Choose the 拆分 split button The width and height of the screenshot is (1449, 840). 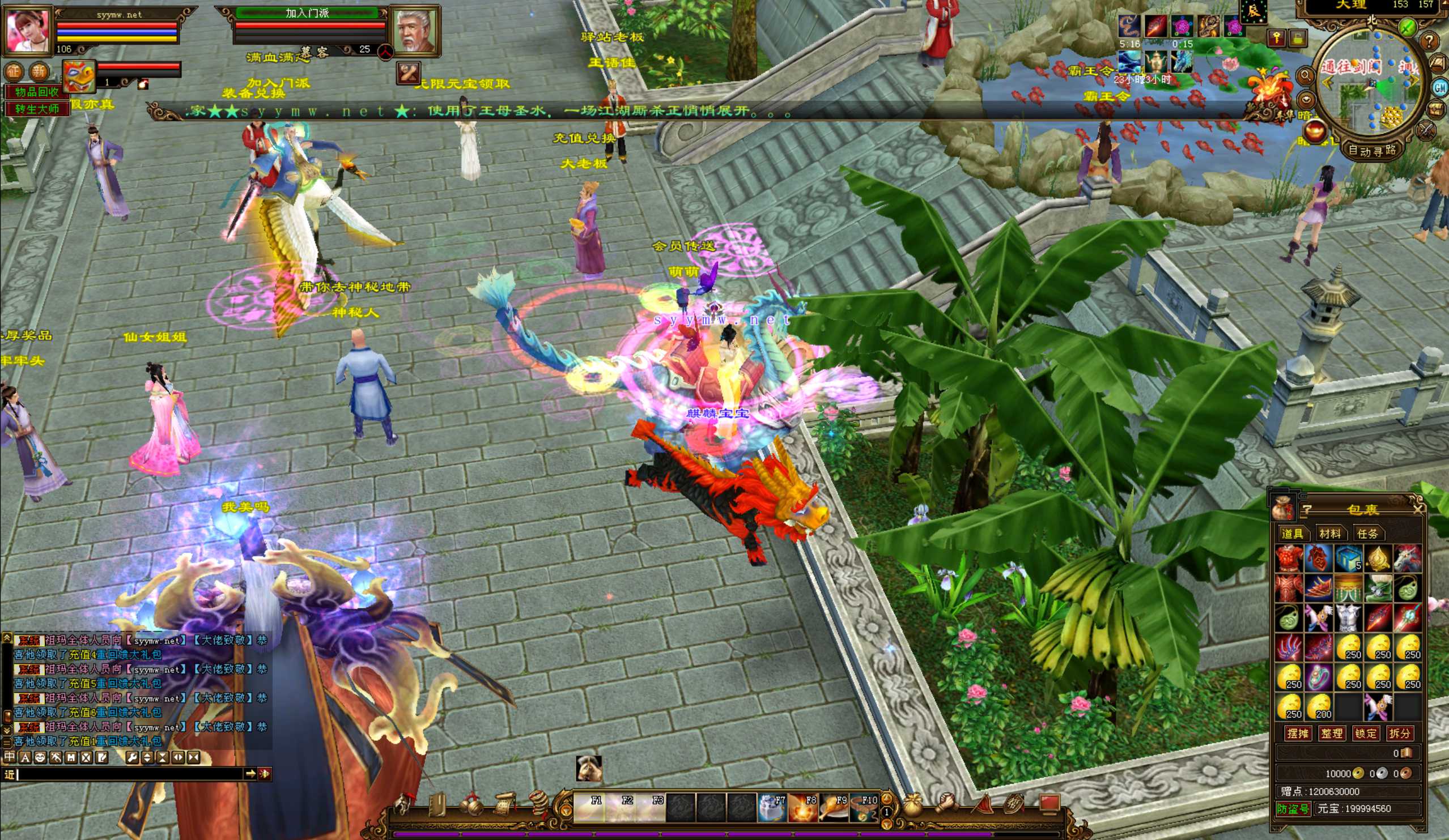pyautogui.click(x=1400, y=734)
